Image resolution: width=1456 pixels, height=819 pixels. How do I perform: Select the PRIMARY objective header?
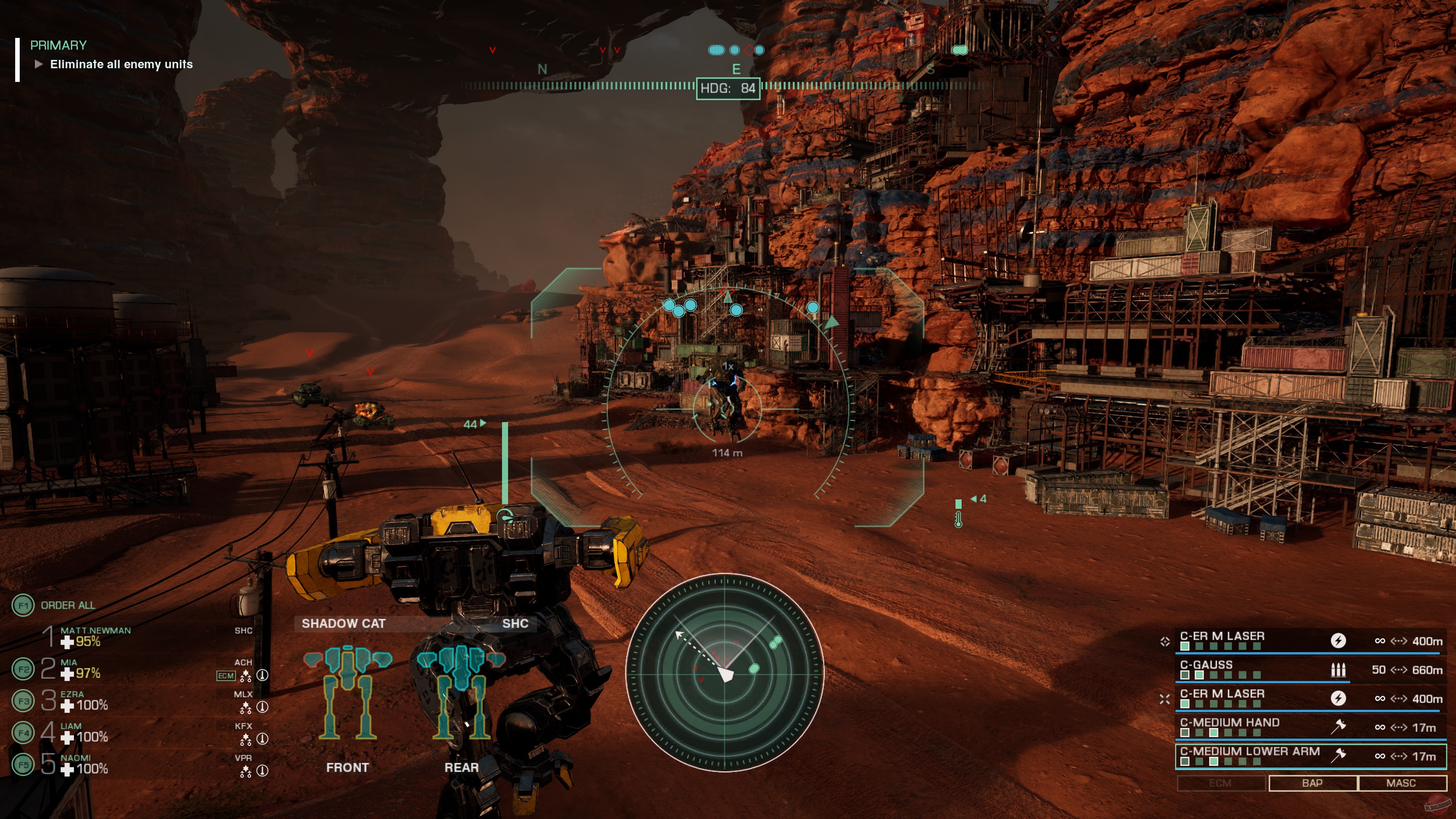58,45
